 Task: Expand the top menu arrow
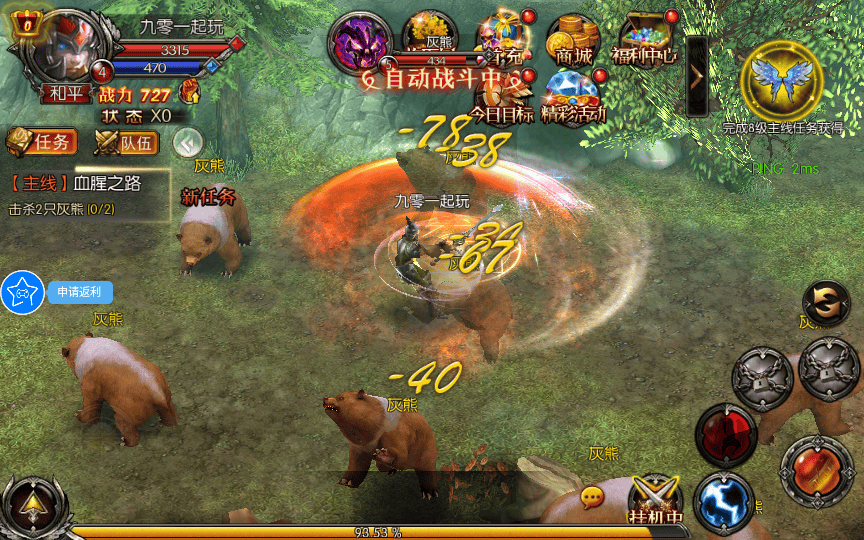[x=697, y=76]
